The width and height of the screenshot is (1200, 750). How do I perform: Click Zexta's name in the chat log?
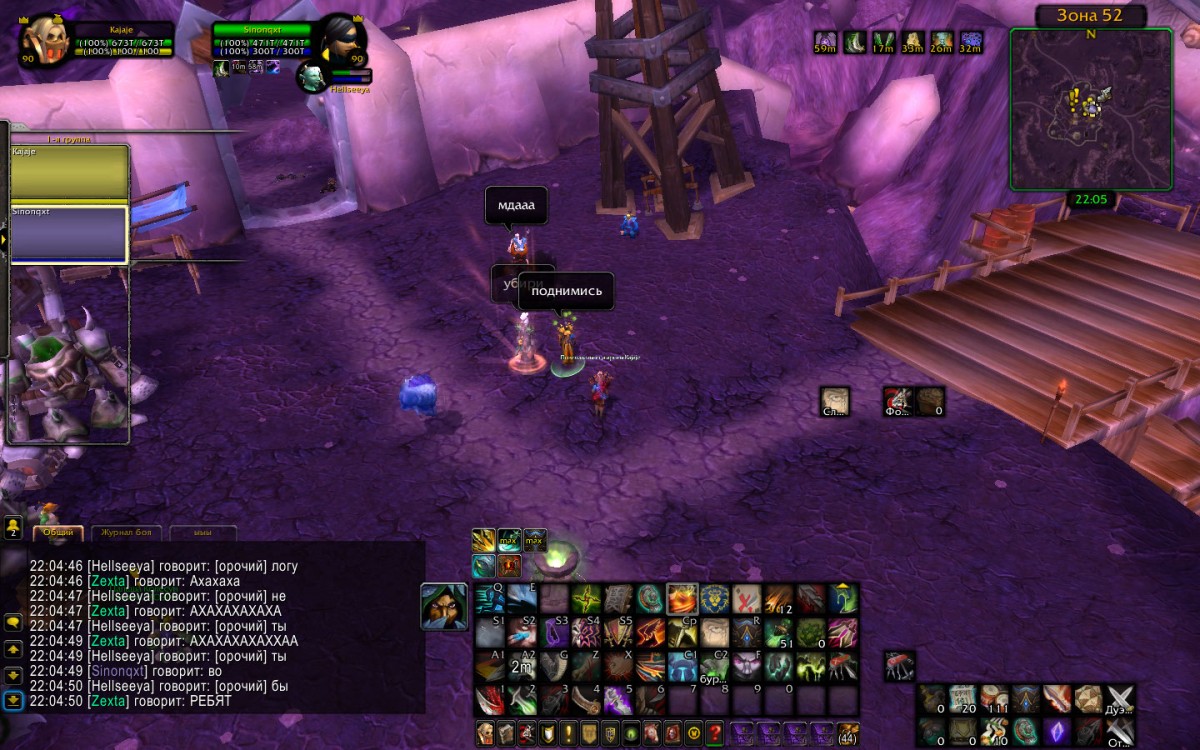[108, 581]
